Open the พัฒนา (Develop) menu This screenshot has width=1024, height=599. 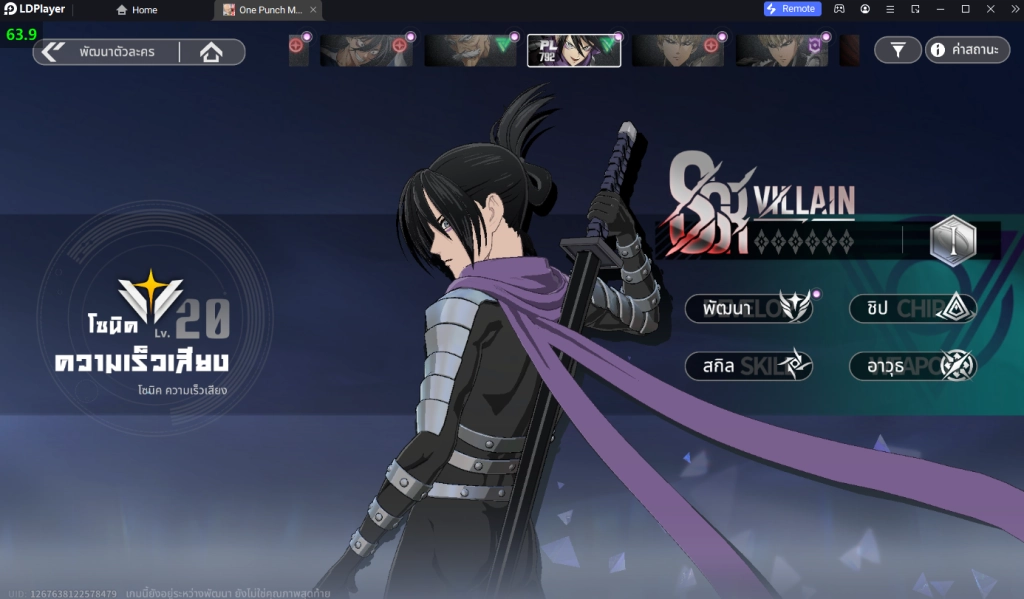tap(749, 308)
